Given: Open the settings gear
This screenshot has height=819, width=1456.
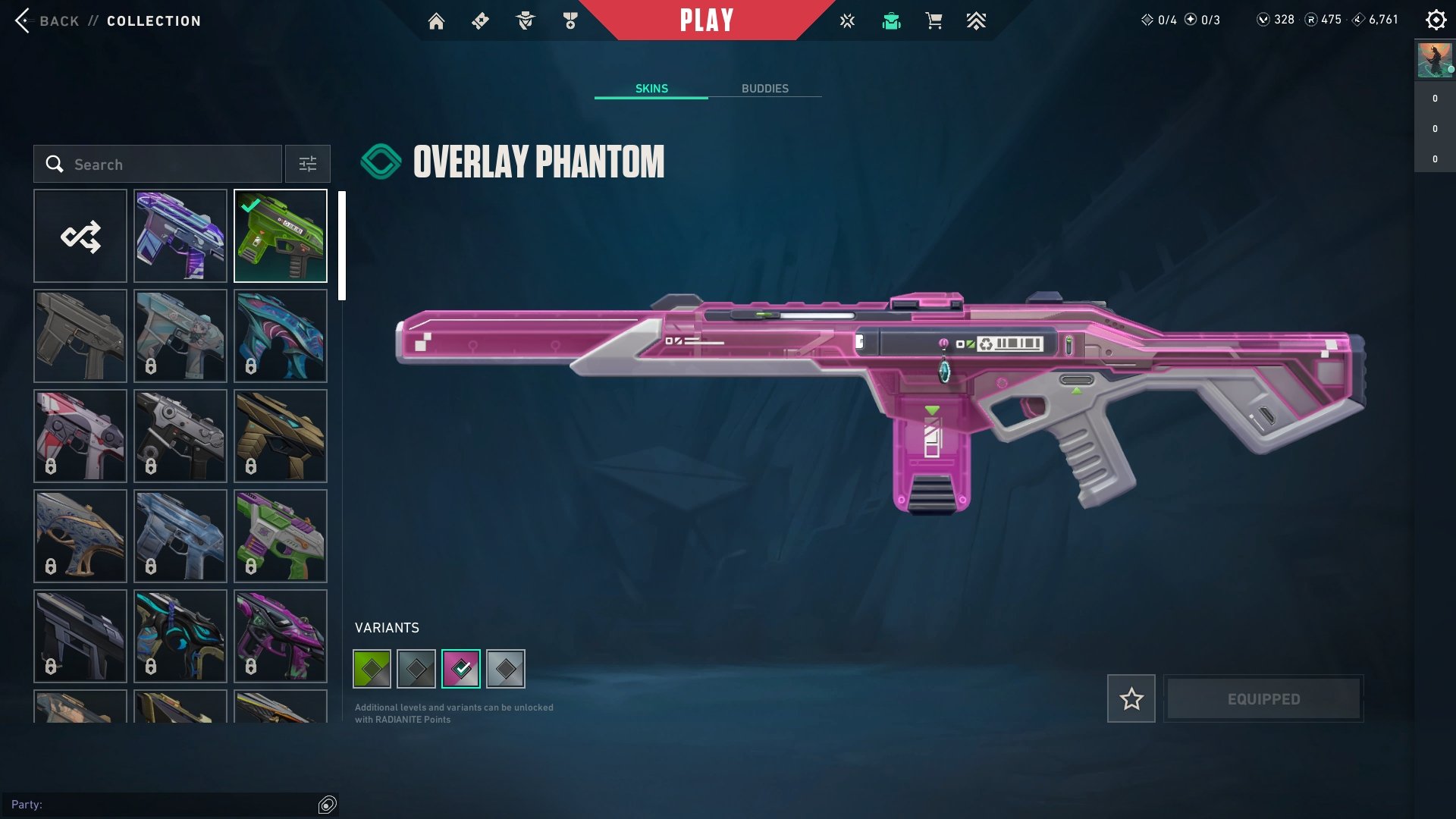Looking at the screenshot, I should click(1436, 20).
